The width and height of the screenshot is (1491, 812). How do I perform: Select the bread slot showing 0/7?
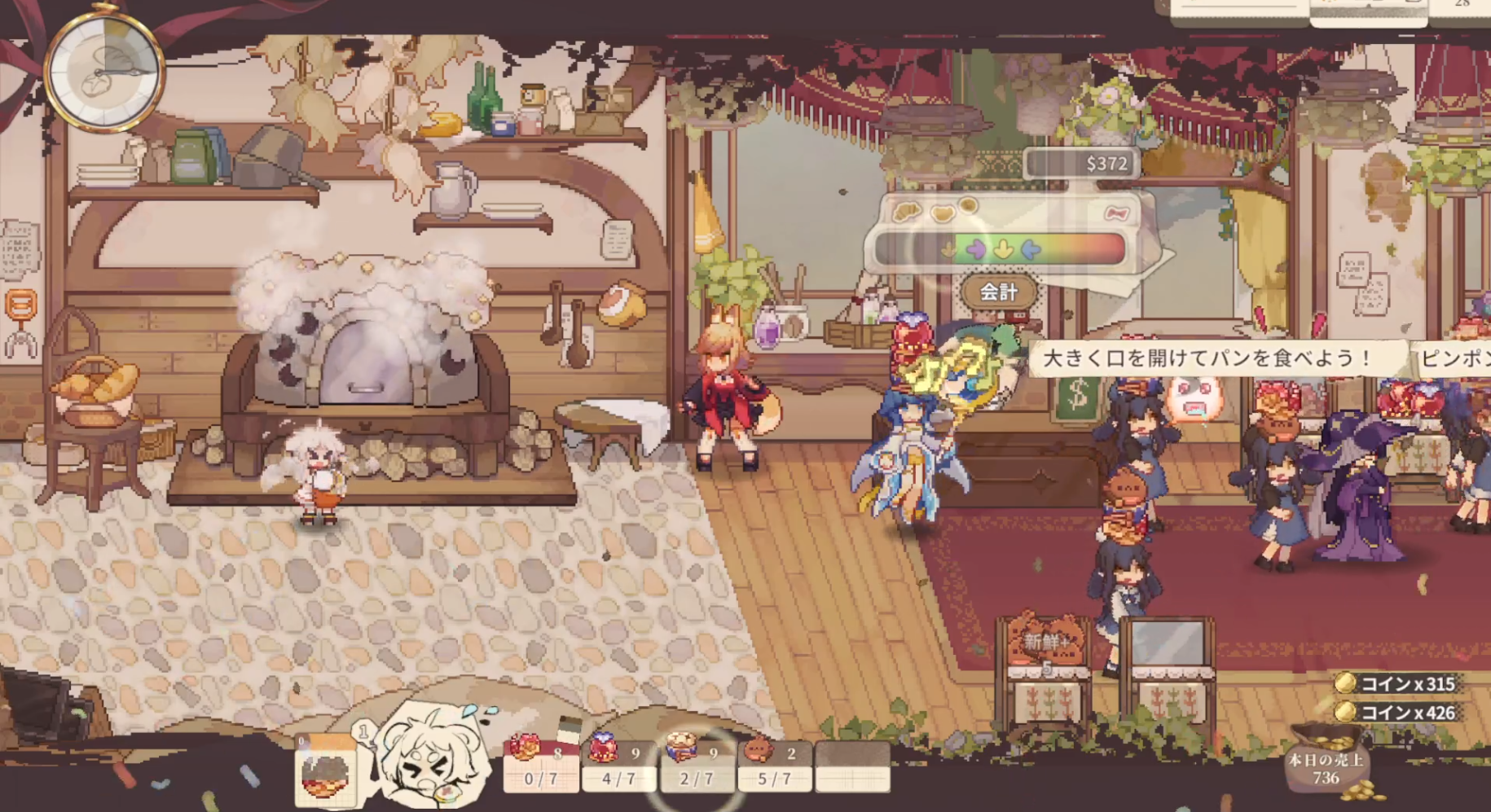[x=540, y=765]
